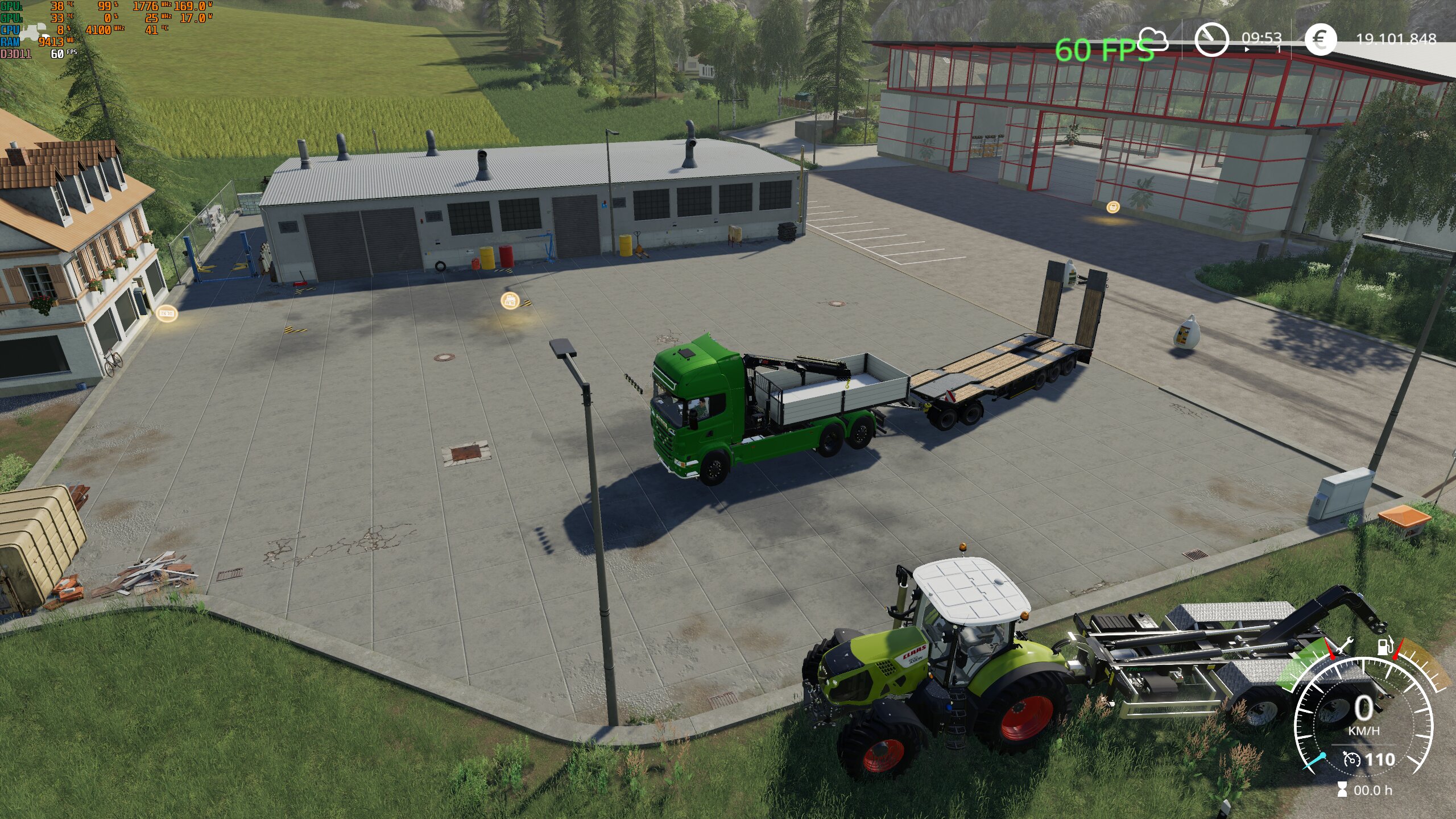The width and height of the screenshot is (1456, 819).
Task: Click the cruise control speed icon
Action: tap(1351, 759)
